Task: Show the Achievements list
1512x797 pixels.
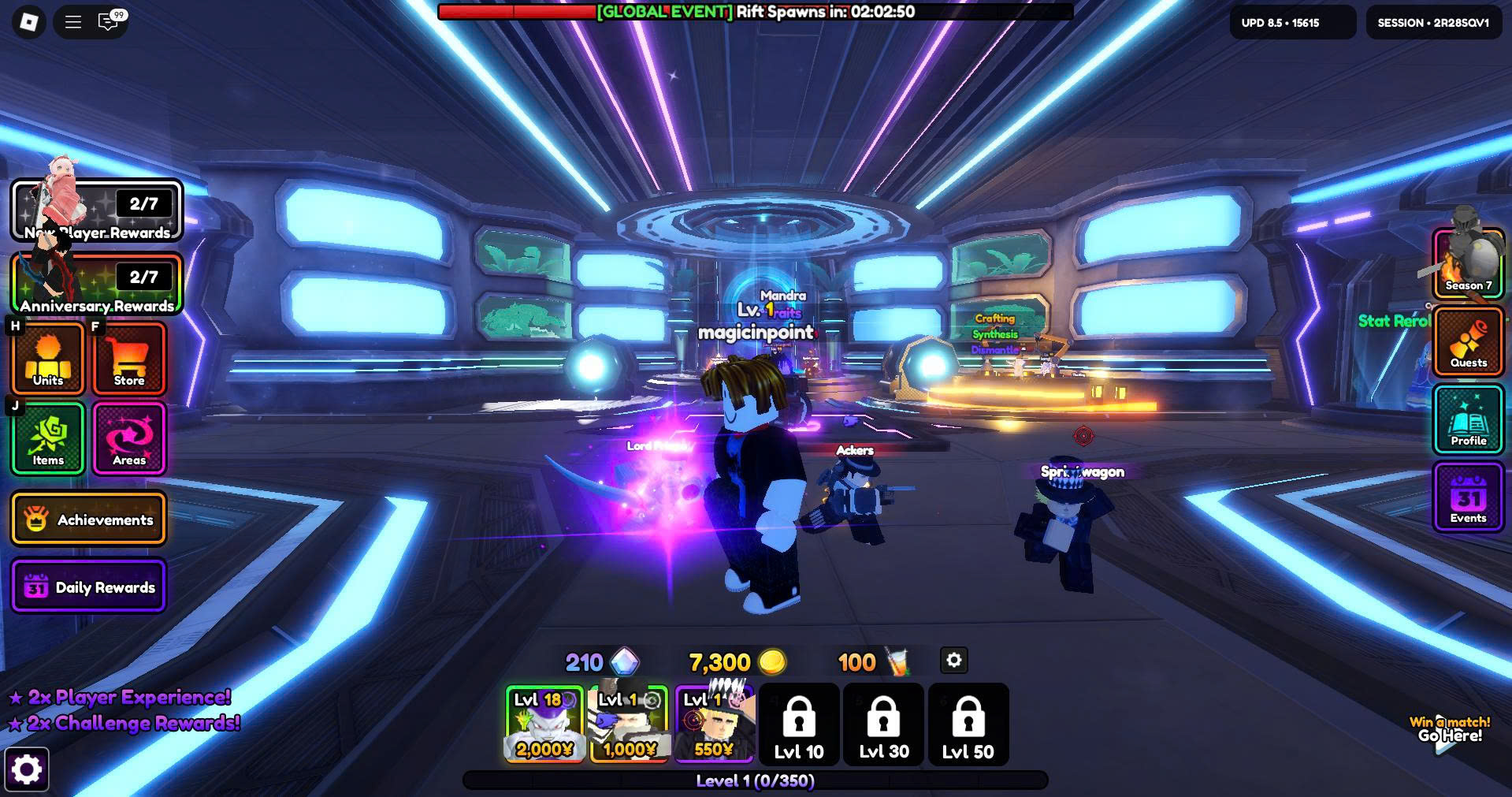Action: point(88,520)
